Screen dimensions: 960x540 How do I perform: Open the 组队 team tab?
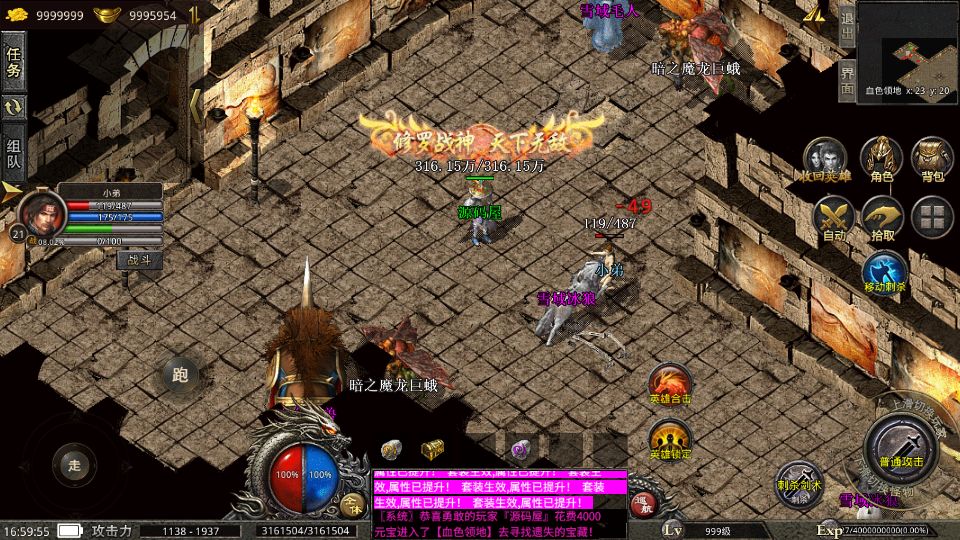tap(14, 150)
